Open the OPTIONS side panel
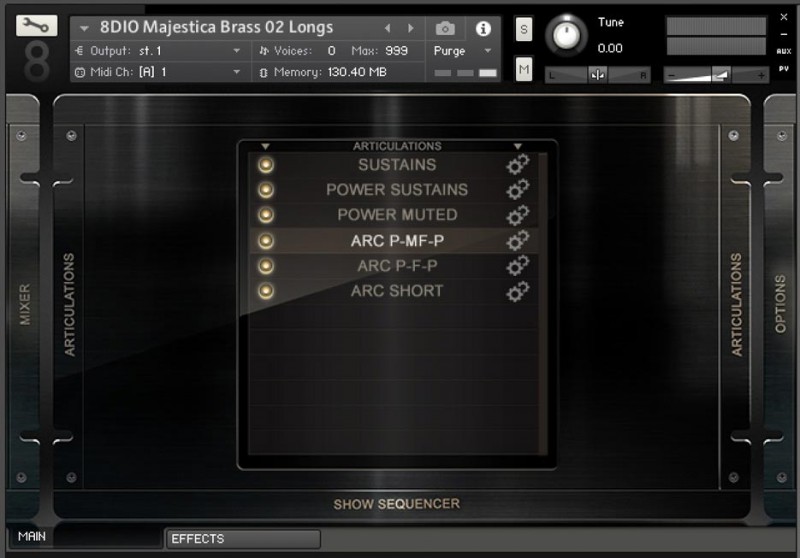This screenshot has height=558, width=800. [781, 305]
